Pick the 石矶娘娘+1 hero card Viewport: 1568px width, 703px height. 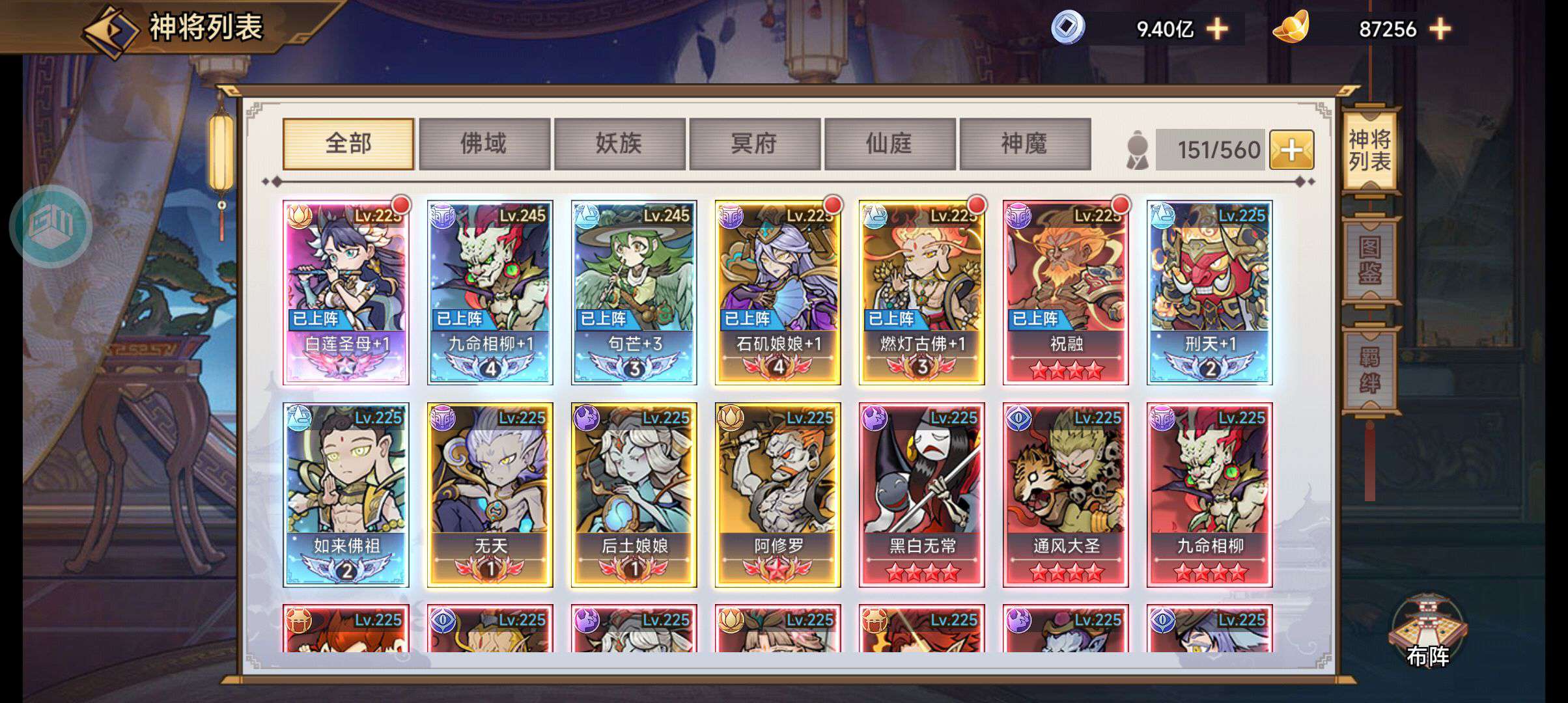click(x=777, y=293)
